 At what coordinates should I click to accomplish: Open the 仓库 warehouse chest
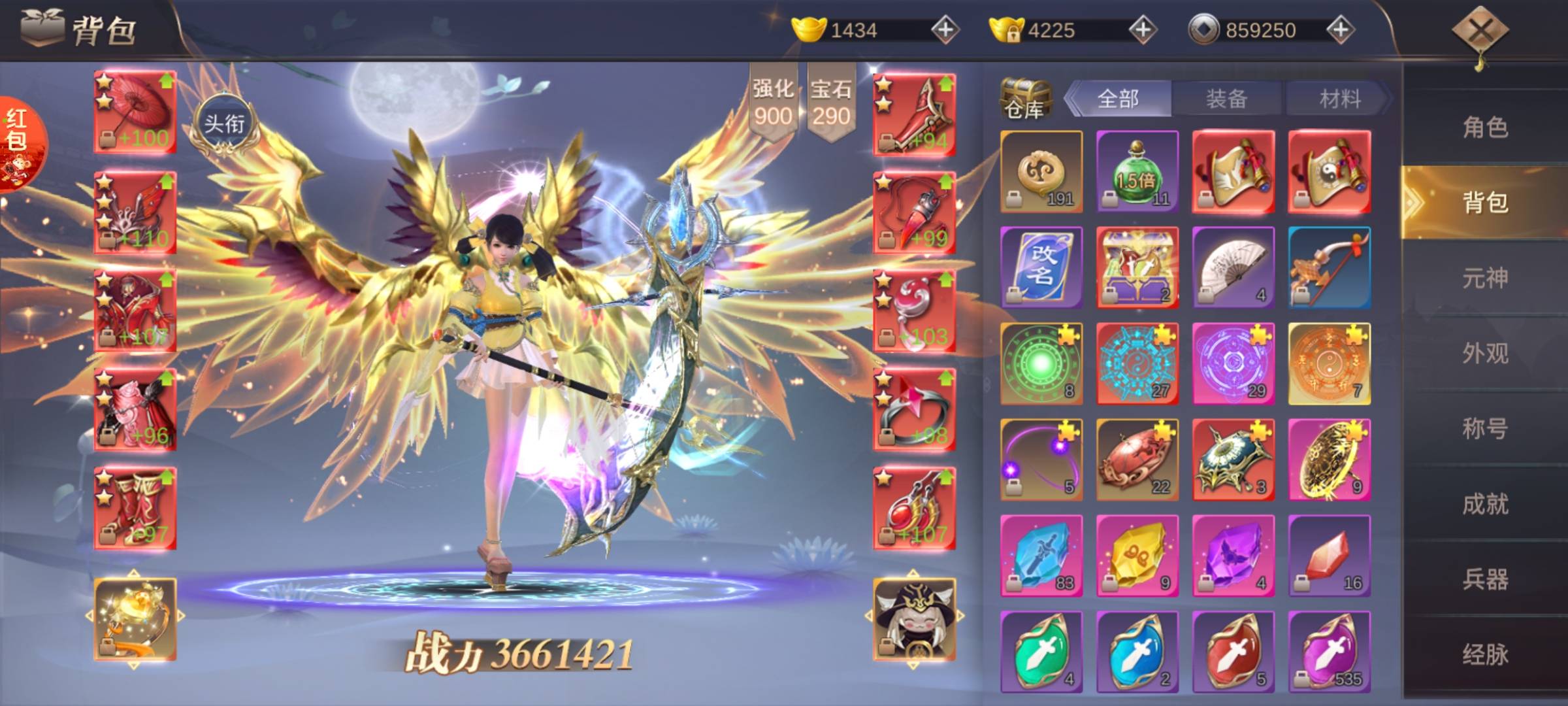[1025, 99]
